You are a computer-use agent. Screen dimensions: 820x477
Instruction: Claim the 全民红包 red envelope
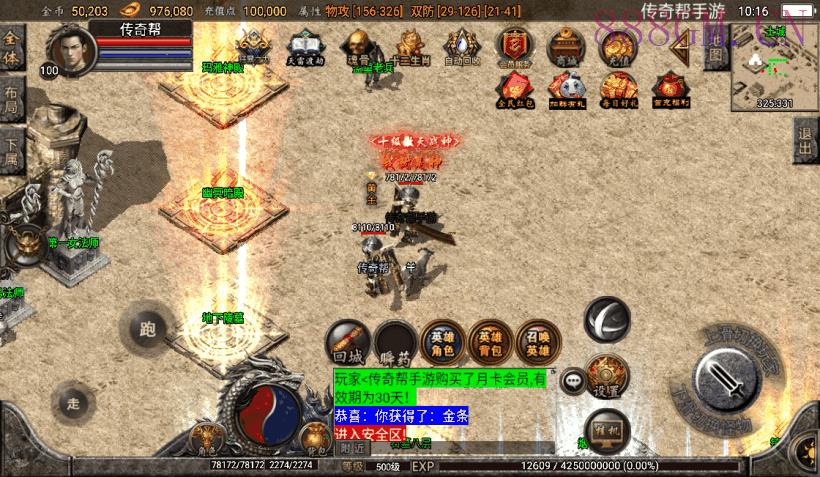tap(515, 90)
